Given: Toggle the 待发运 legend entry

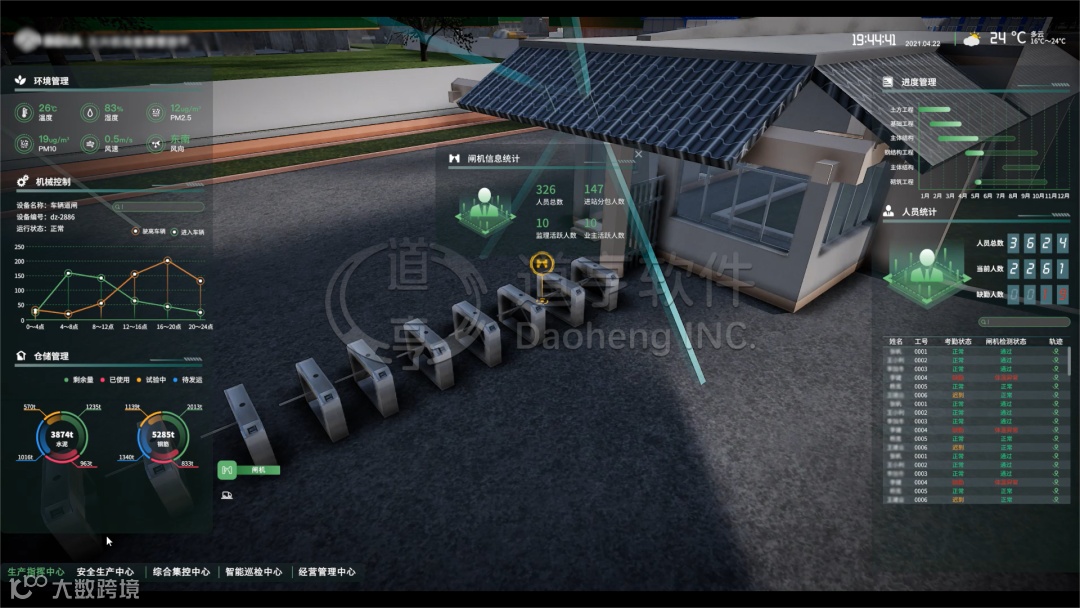Looking at the screenshot, I should point(187,380).
